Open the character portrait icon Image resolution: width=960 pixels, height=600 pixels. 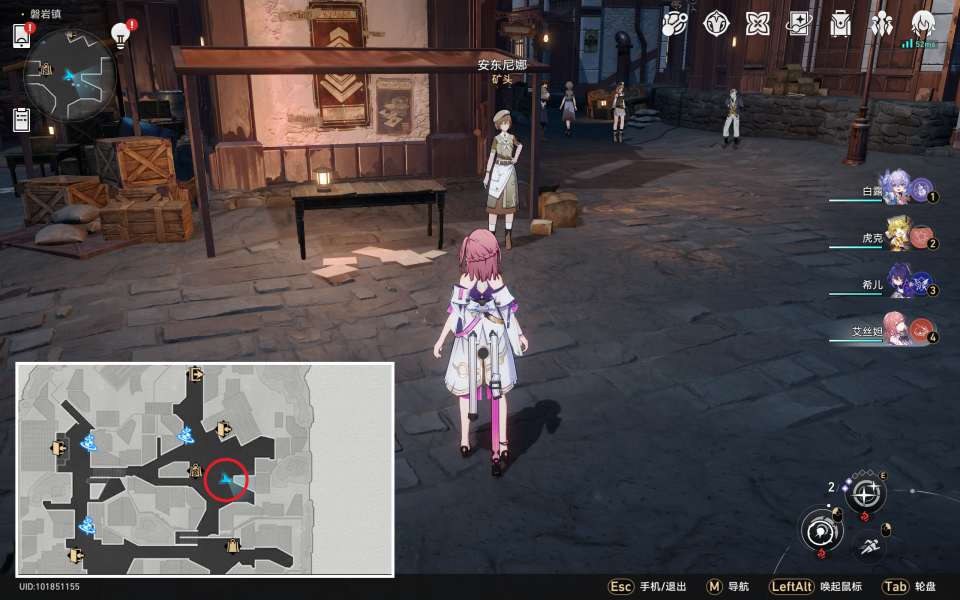[923, 23]
